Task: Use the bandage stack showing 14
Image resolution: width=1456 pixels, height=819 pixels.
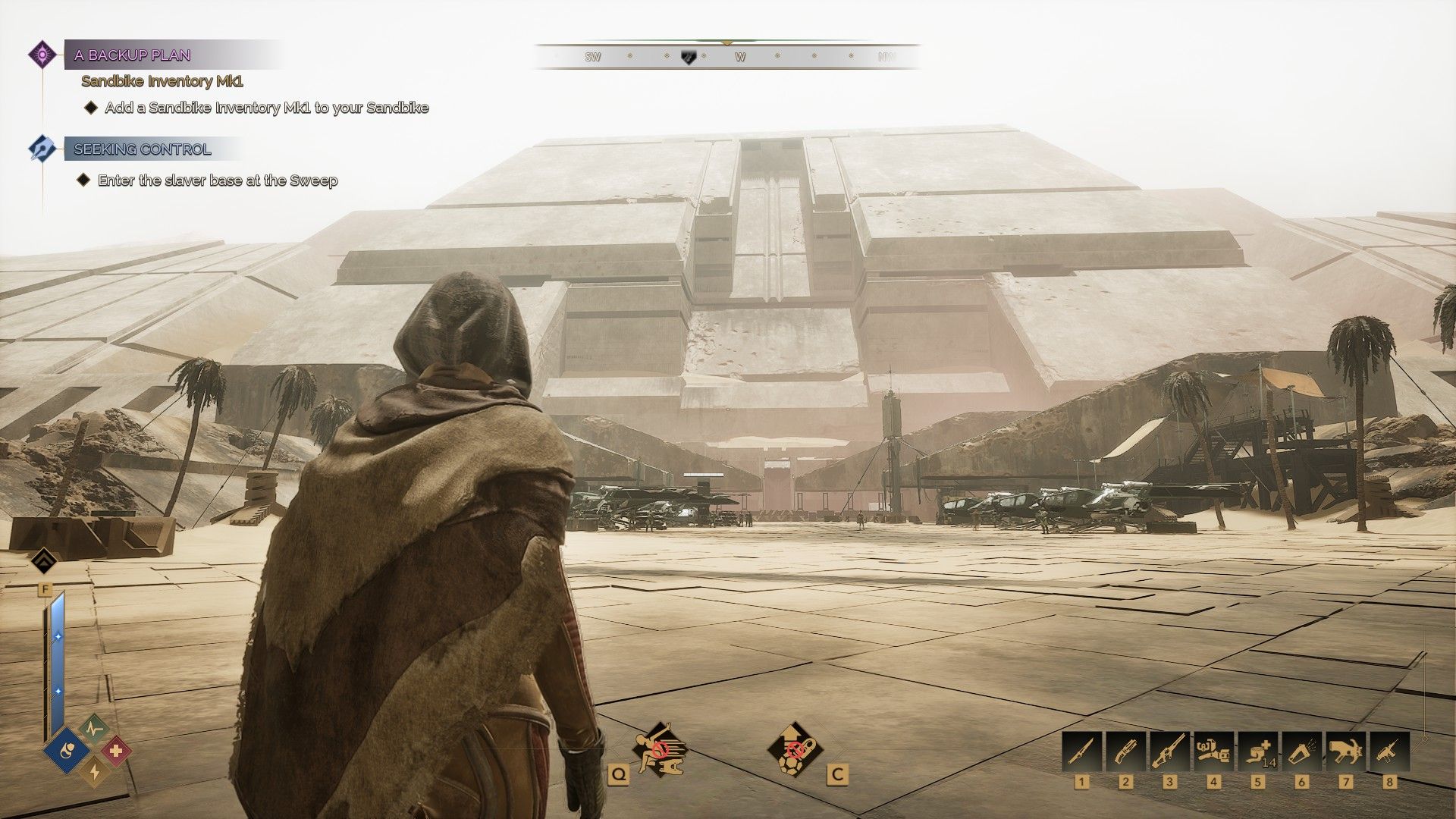Action: [1257, 751]
